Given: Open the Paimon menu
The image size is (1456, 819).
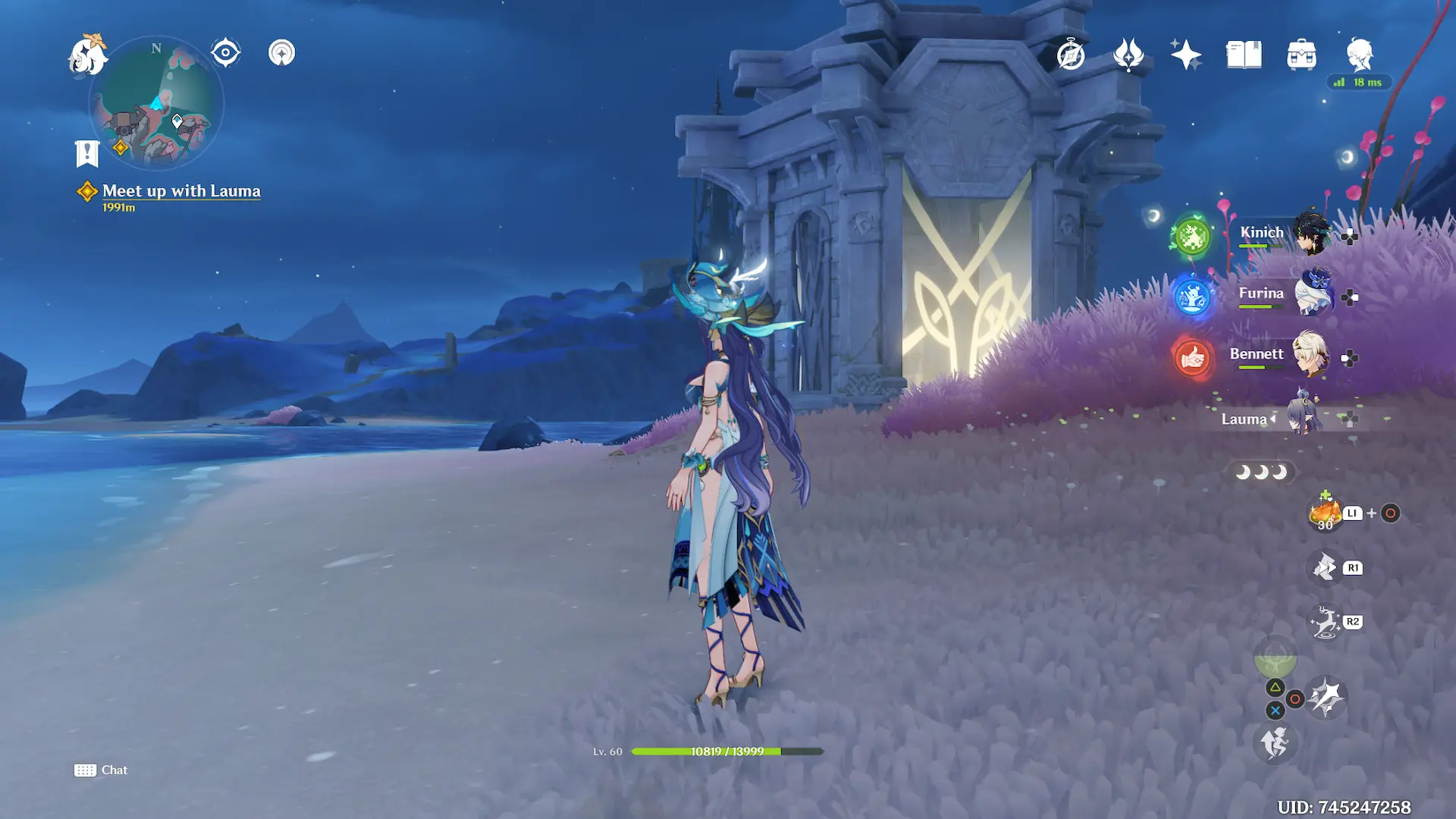Looking at the screenshot, I should point(87,56).
